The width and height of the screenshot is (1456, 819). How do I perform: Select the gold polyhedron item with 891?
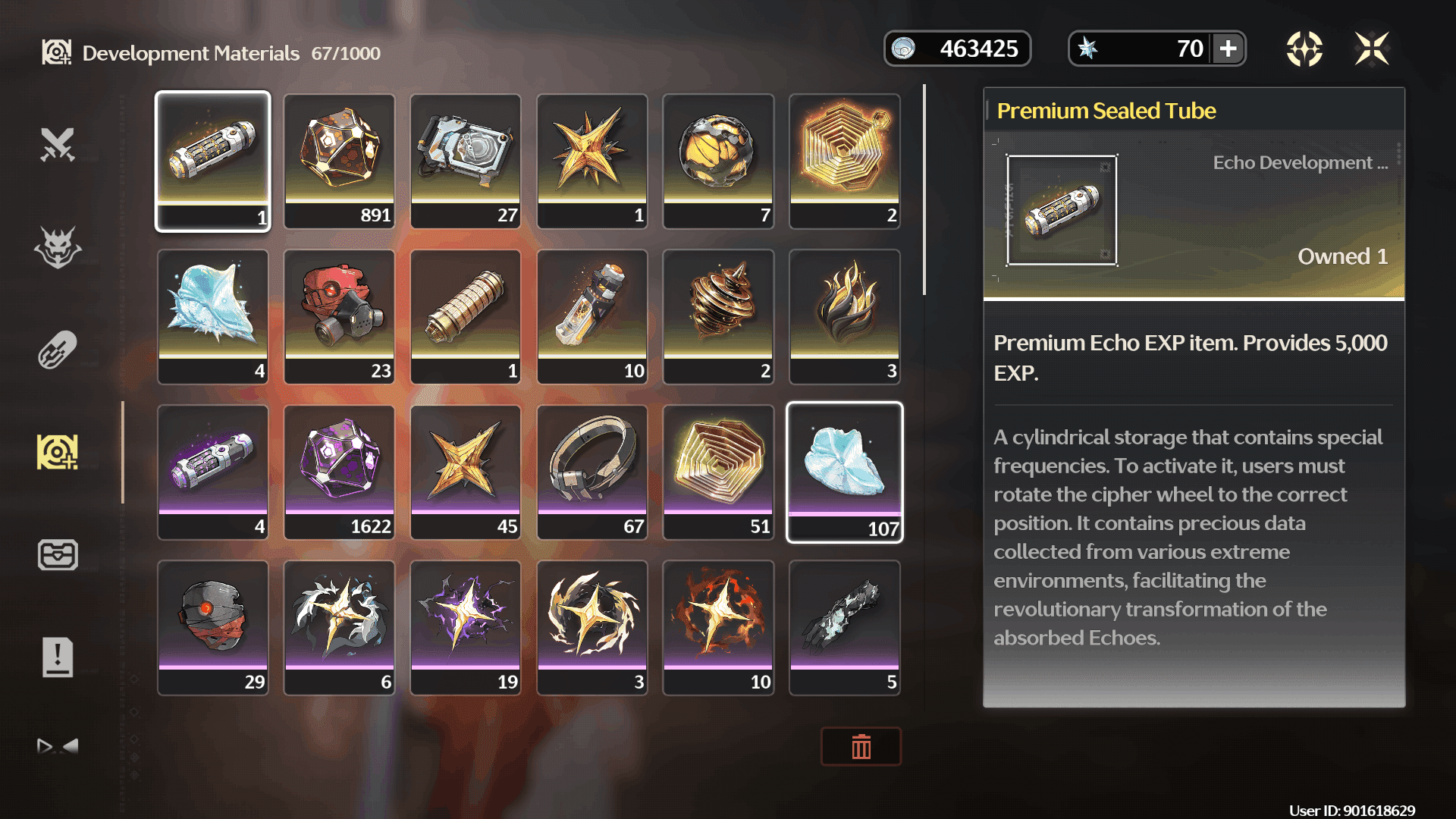339,161
